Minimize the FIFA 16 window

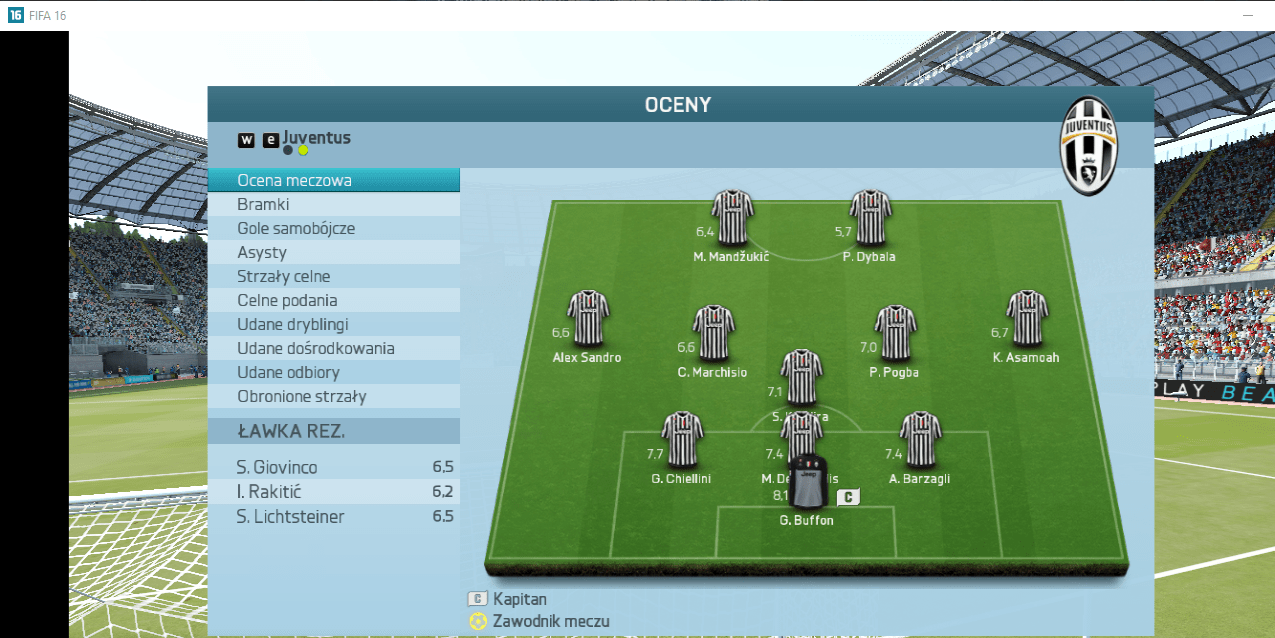click(1248, 16)
